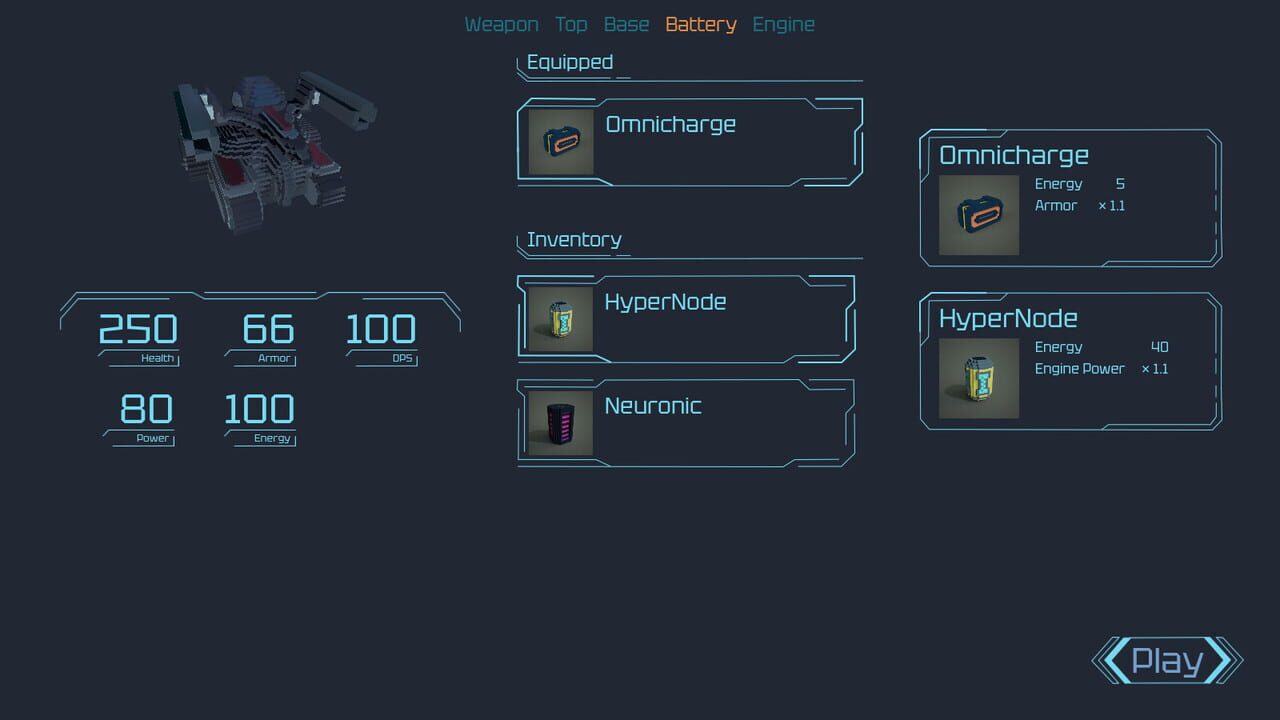
Task: Click the left arrow of the Play button
Action: (1108, 661)
